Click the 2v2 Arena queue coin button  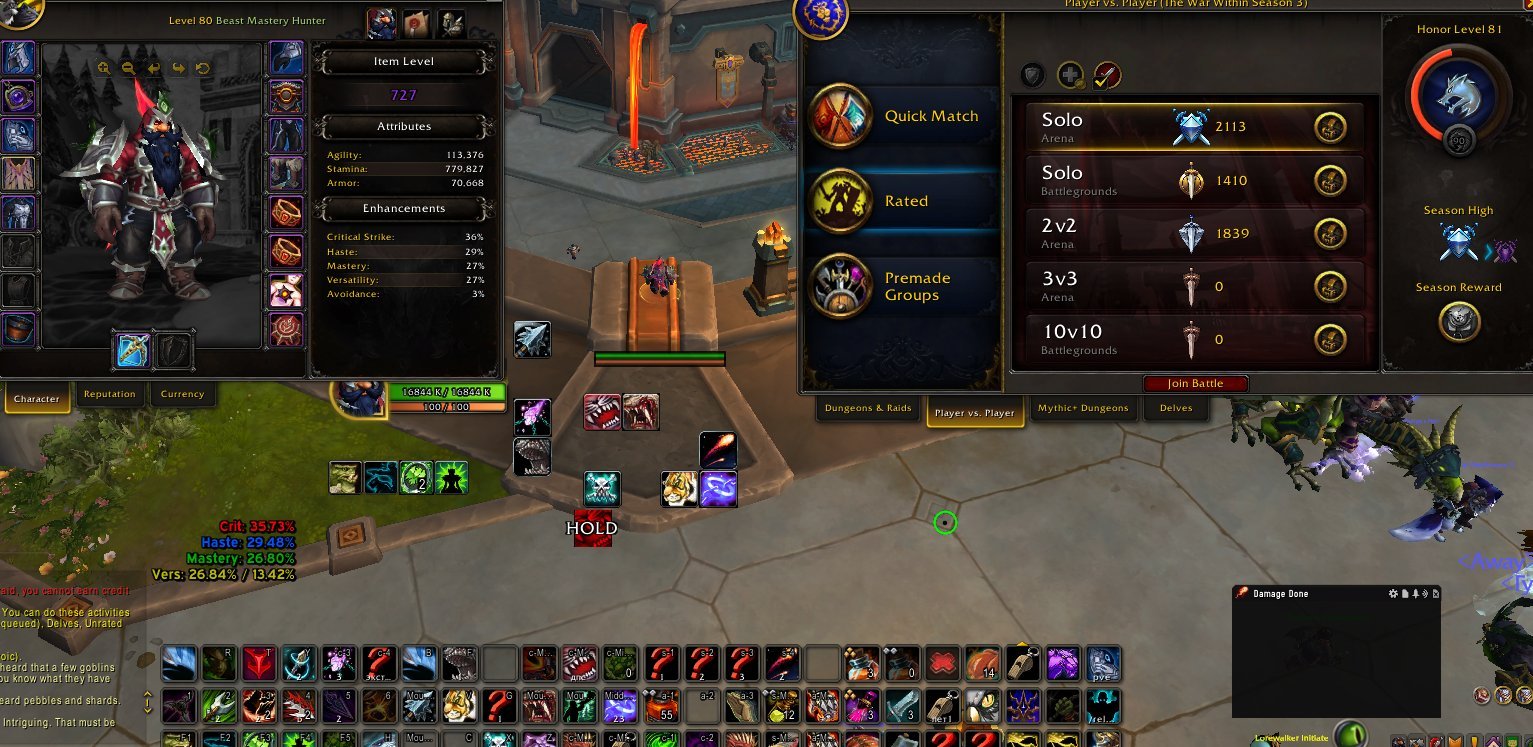(1331, 234)
